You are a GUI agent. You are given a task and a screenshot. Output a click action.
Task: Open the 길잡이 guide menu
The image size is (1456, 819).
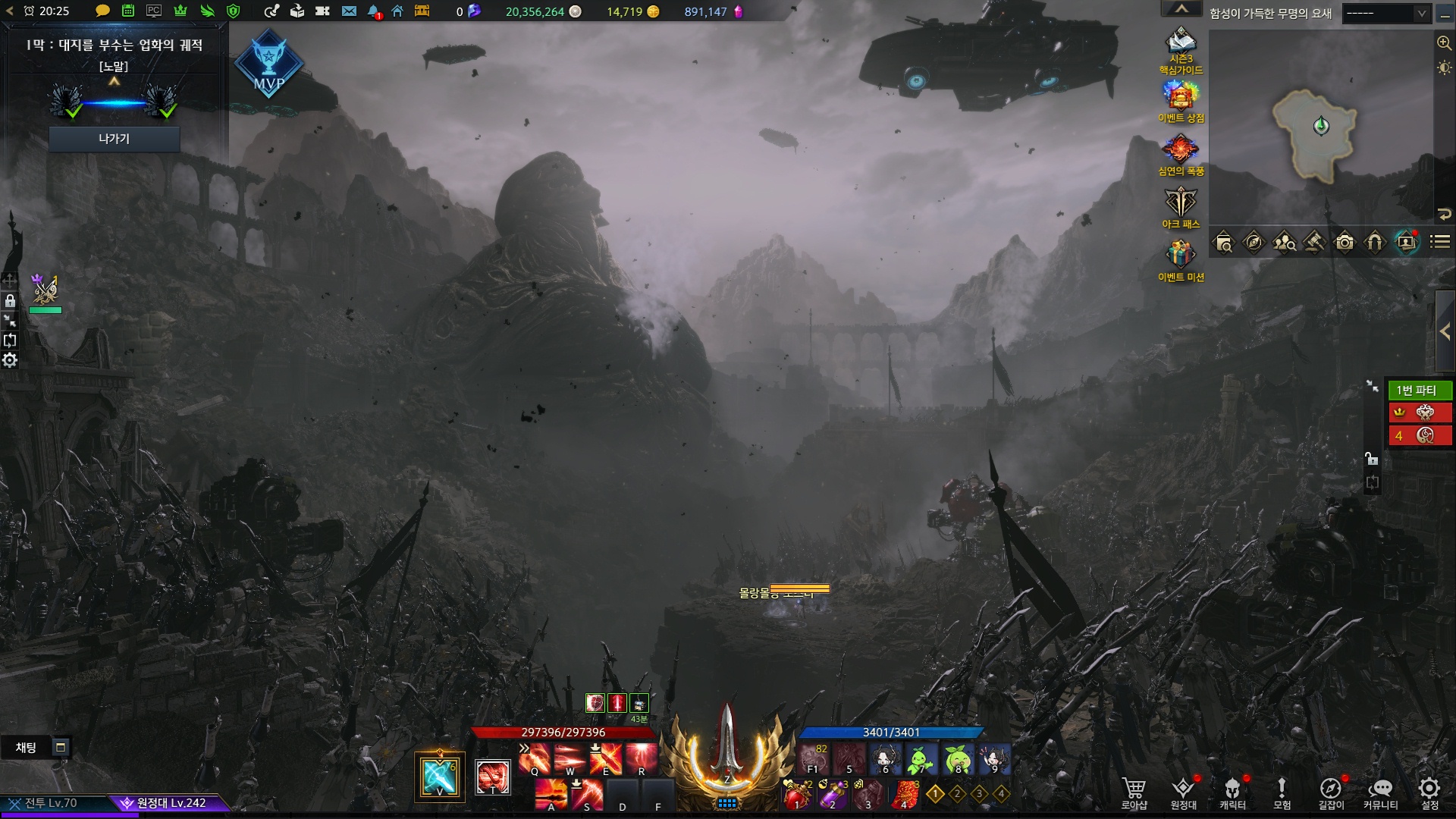click(1331, 792)
